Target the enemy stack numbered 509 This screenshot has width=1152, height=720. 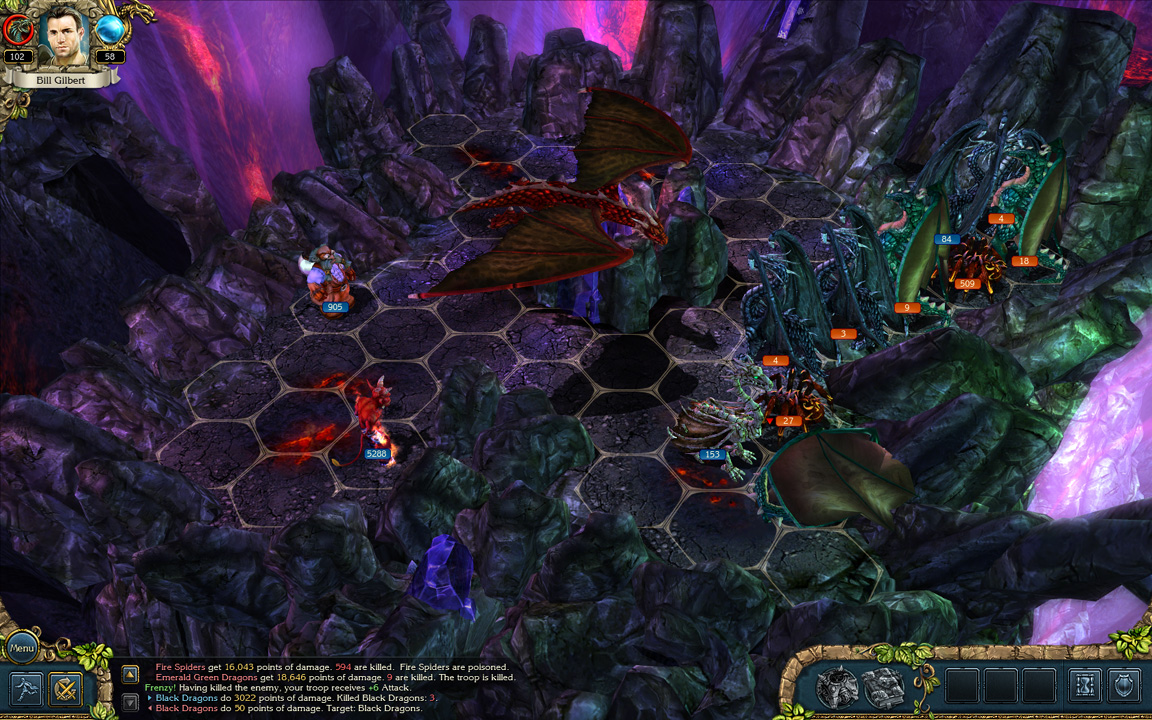point(968,262)
